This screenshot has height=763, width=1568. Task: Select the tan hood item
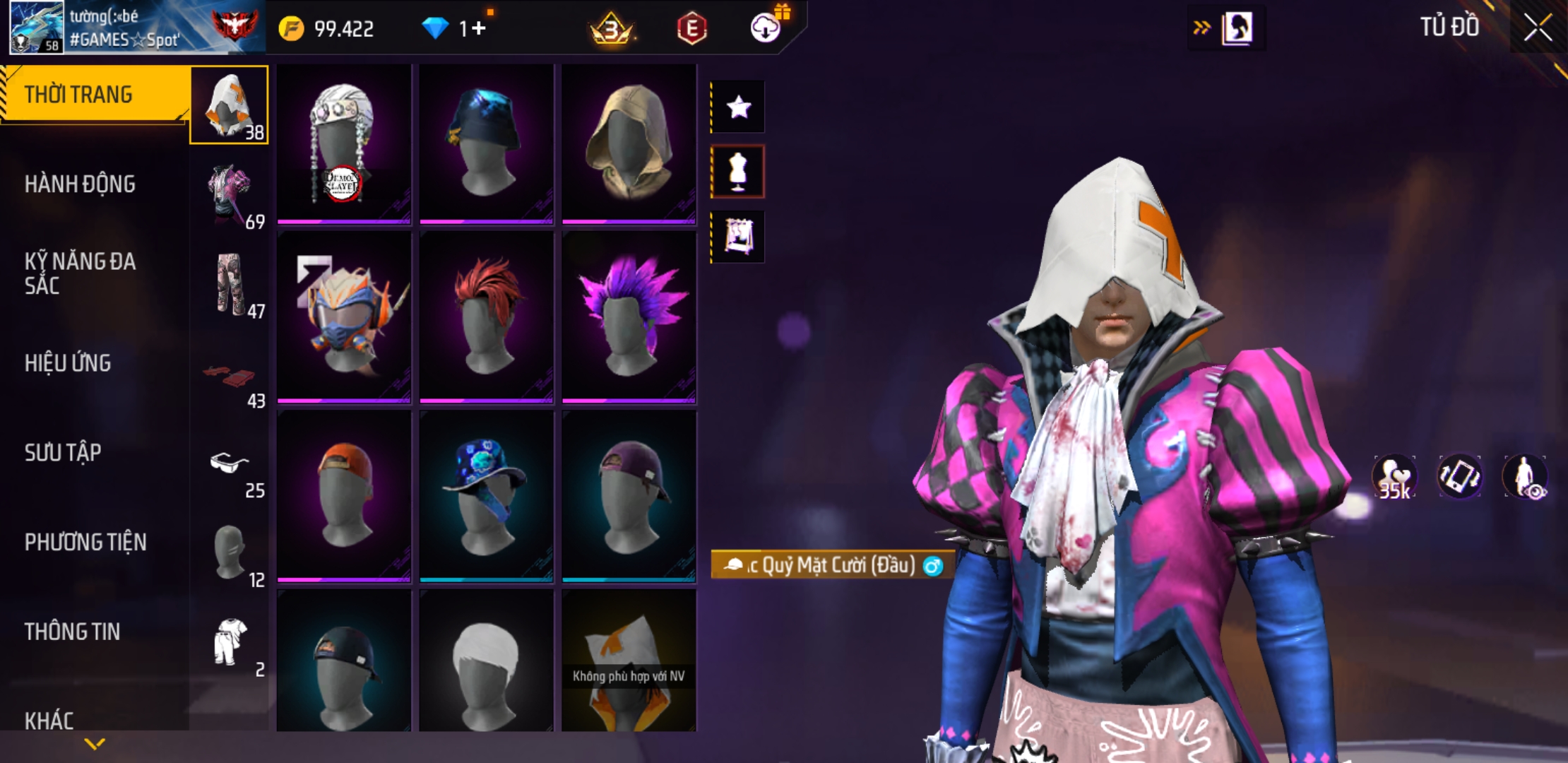(629, 144)
